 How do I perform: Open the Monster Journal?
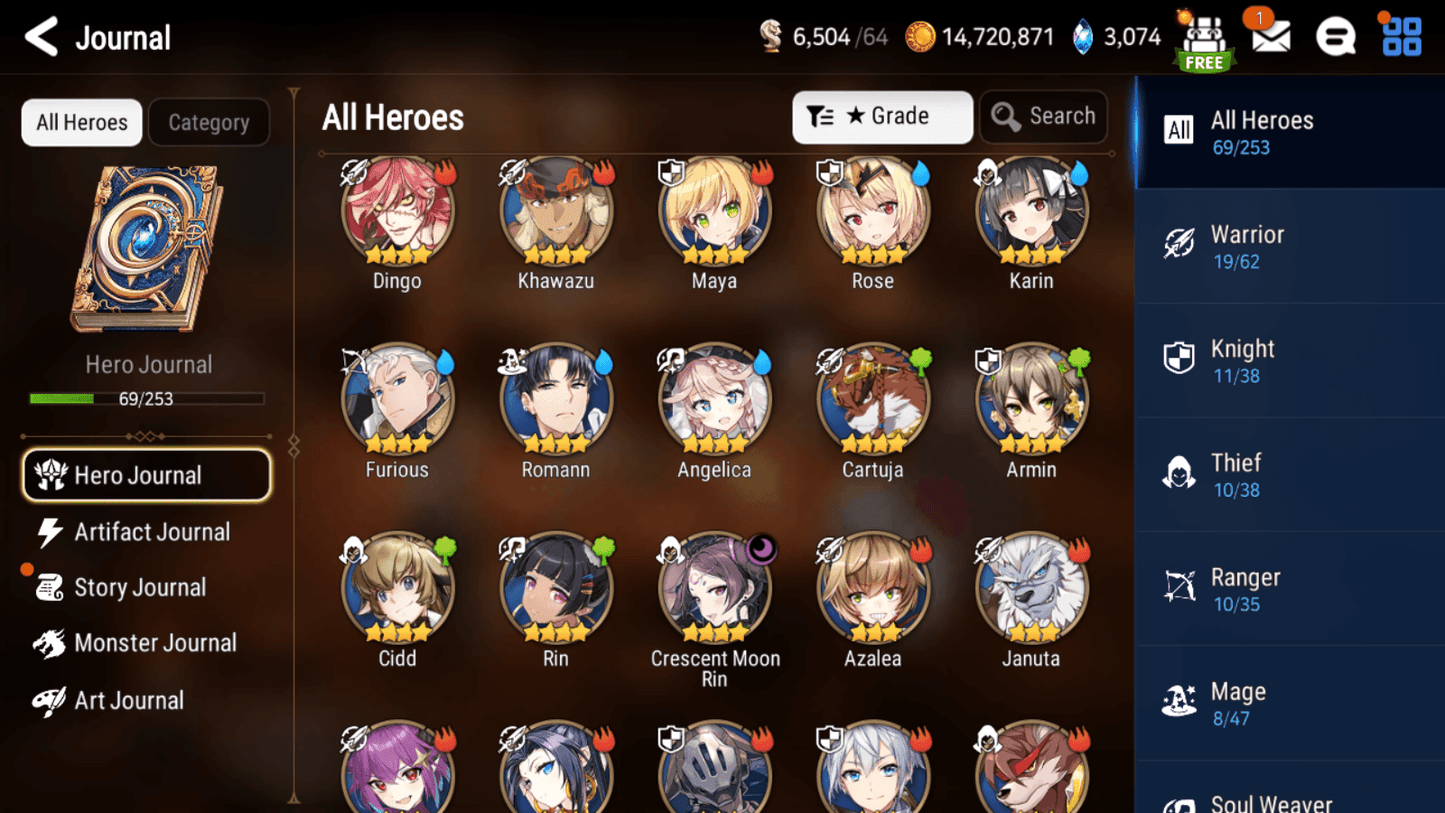coord(155,643)
